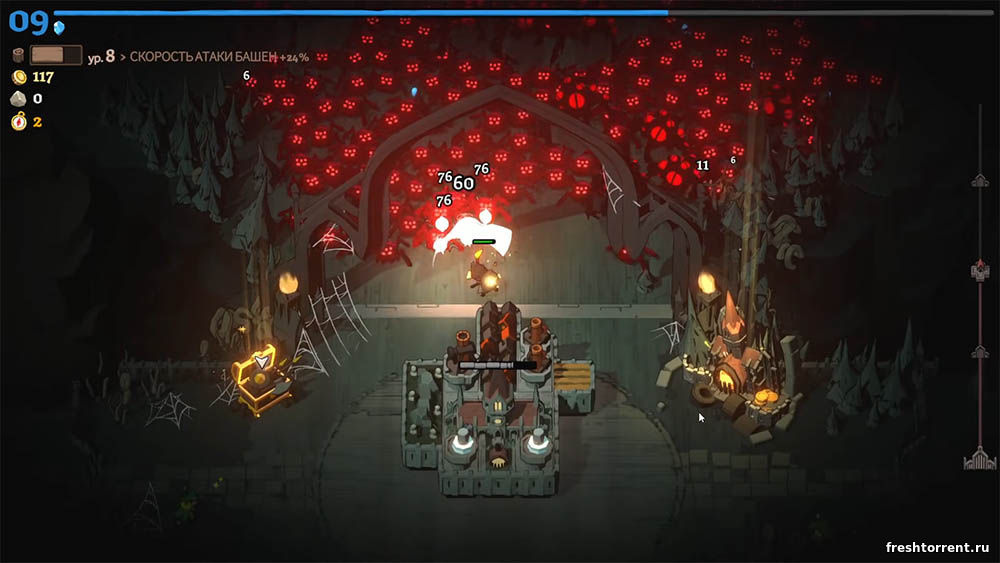Select the gold coin resource icon
The image size is (1000, 563).
[18, 77]
